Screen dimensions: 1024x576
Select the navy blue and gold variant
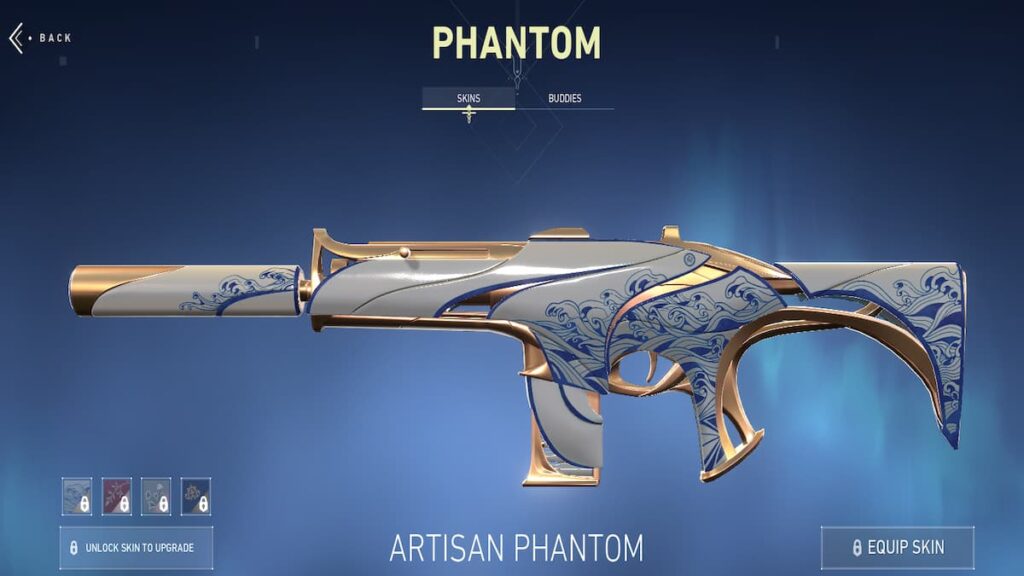click(195, 496)
